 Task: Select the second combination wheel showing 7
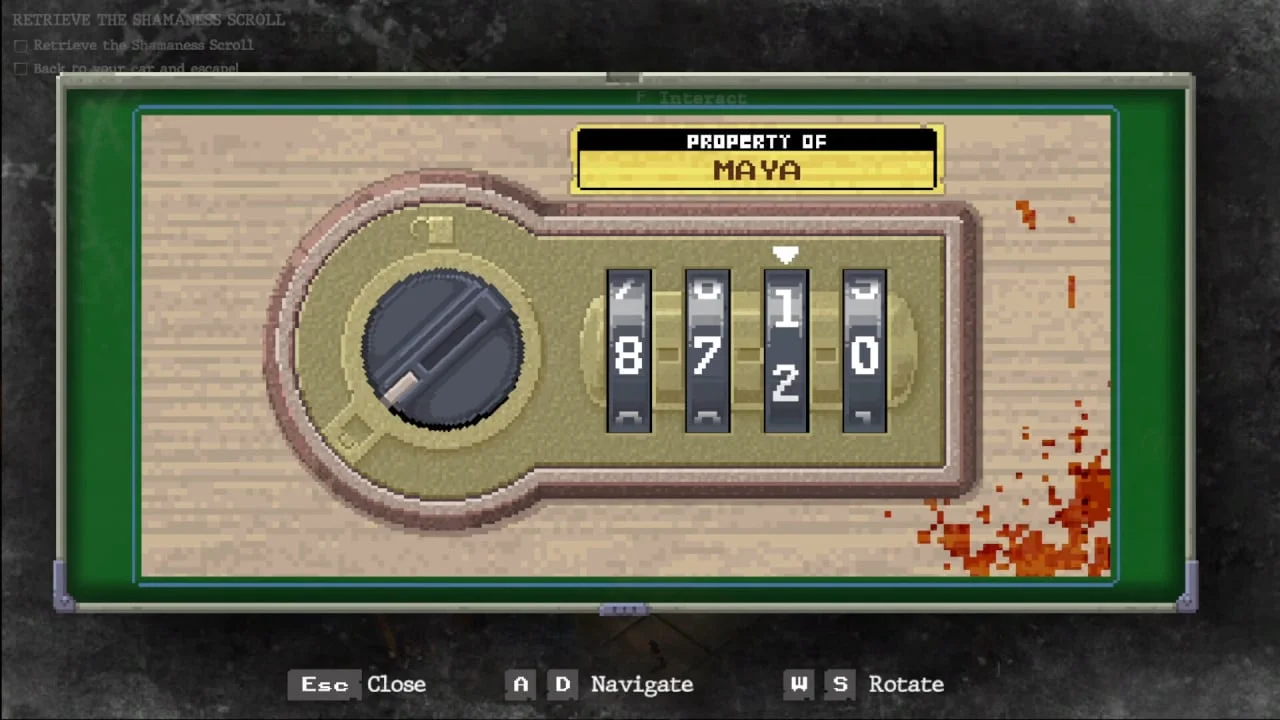[x=707, y=352]
